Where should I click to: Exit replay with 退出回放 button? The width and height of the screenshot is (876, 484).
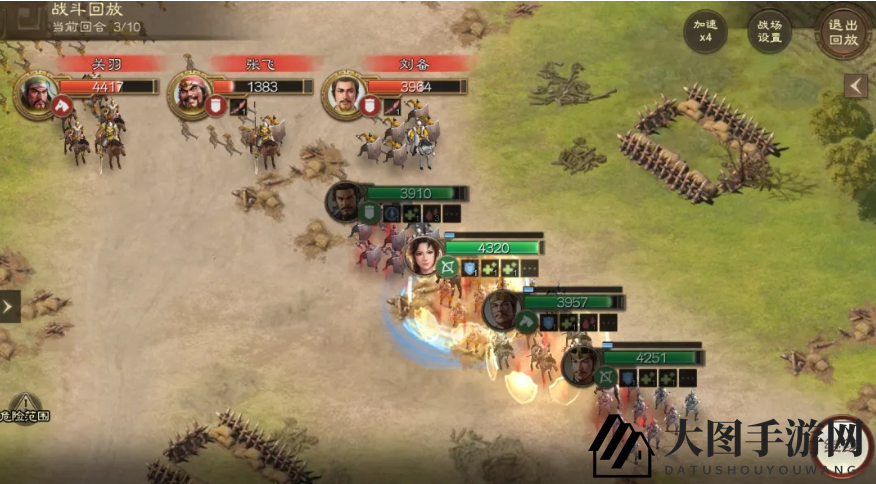(843, 32)
